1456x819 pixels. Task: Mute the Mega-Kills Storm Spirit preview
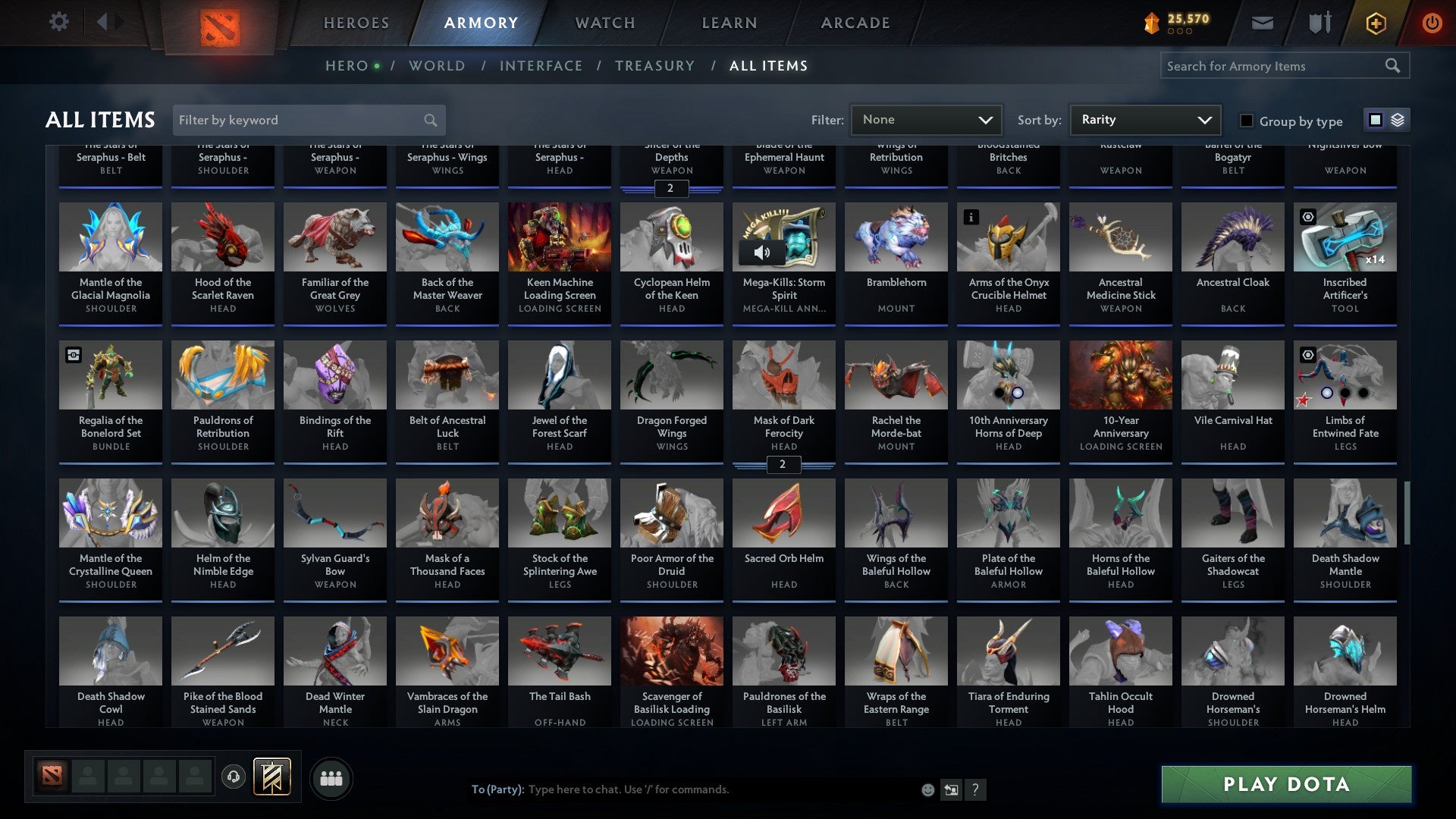[x=763, y=250]
